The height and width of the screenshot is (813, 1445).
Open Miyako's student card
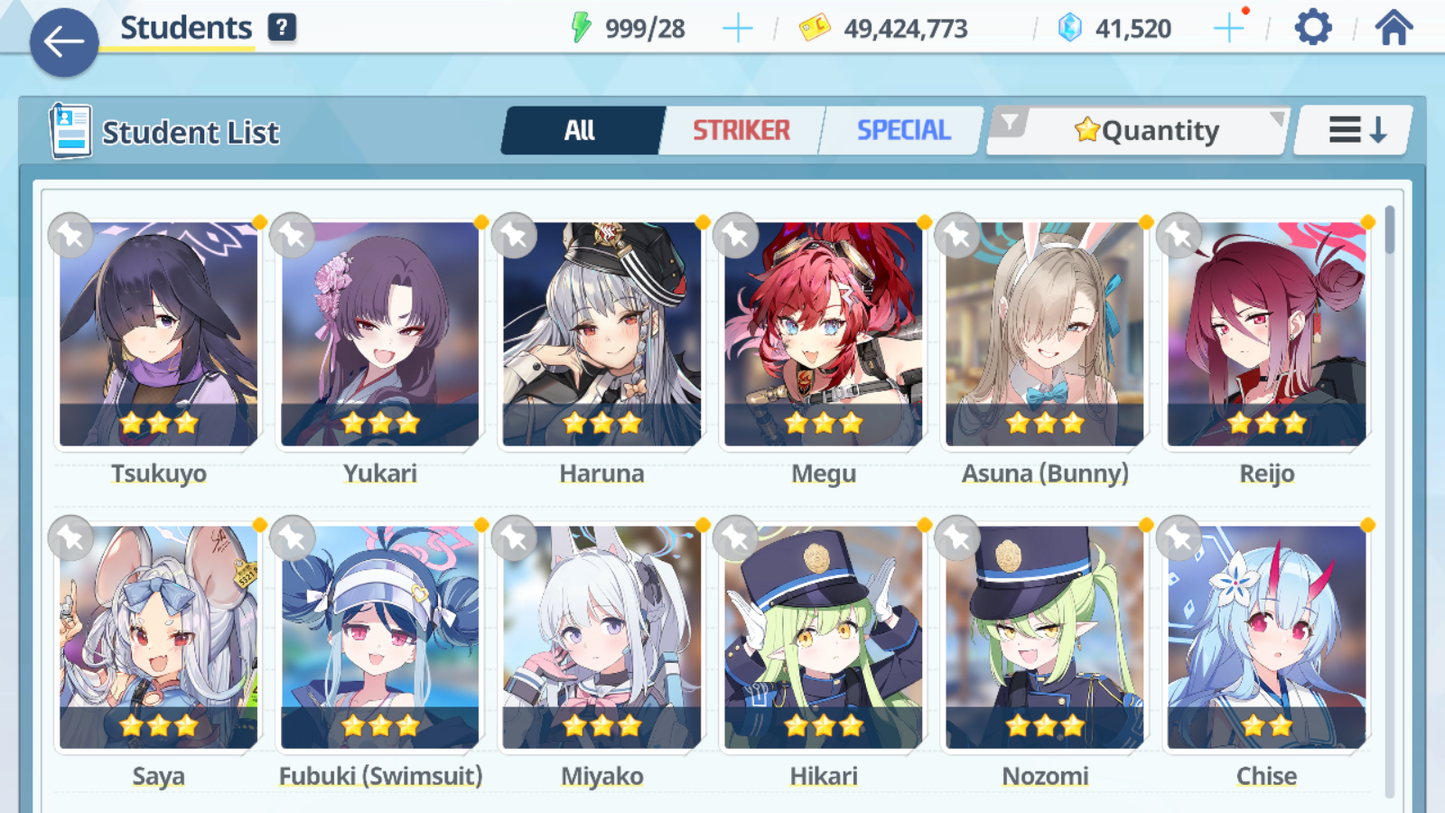click(602, 638)
